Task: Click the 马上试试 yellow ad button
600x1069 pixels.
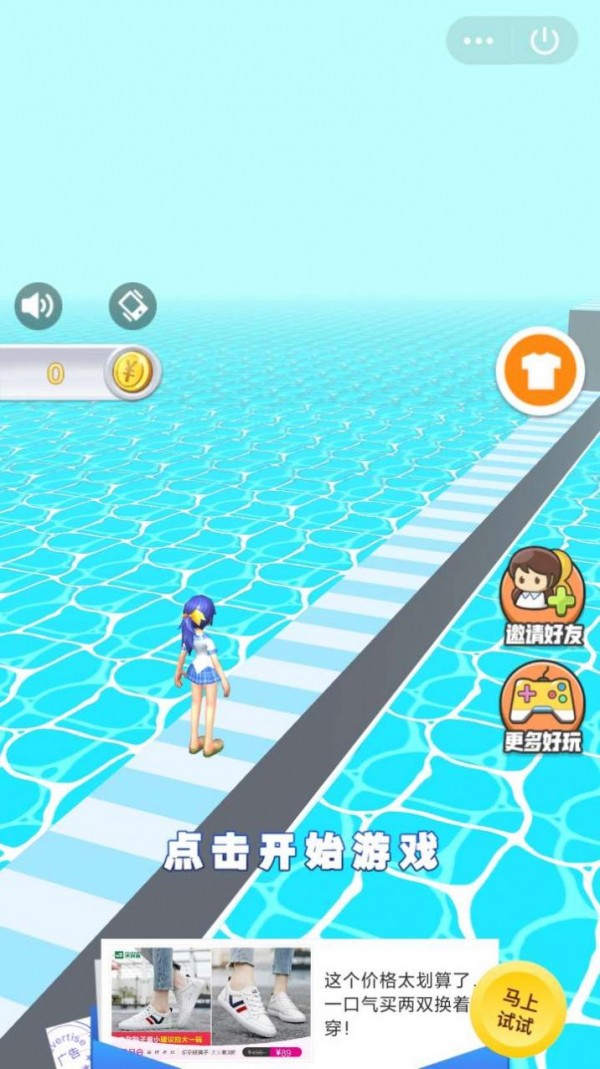Action: pyautogui.click(x=517, y=1009)
